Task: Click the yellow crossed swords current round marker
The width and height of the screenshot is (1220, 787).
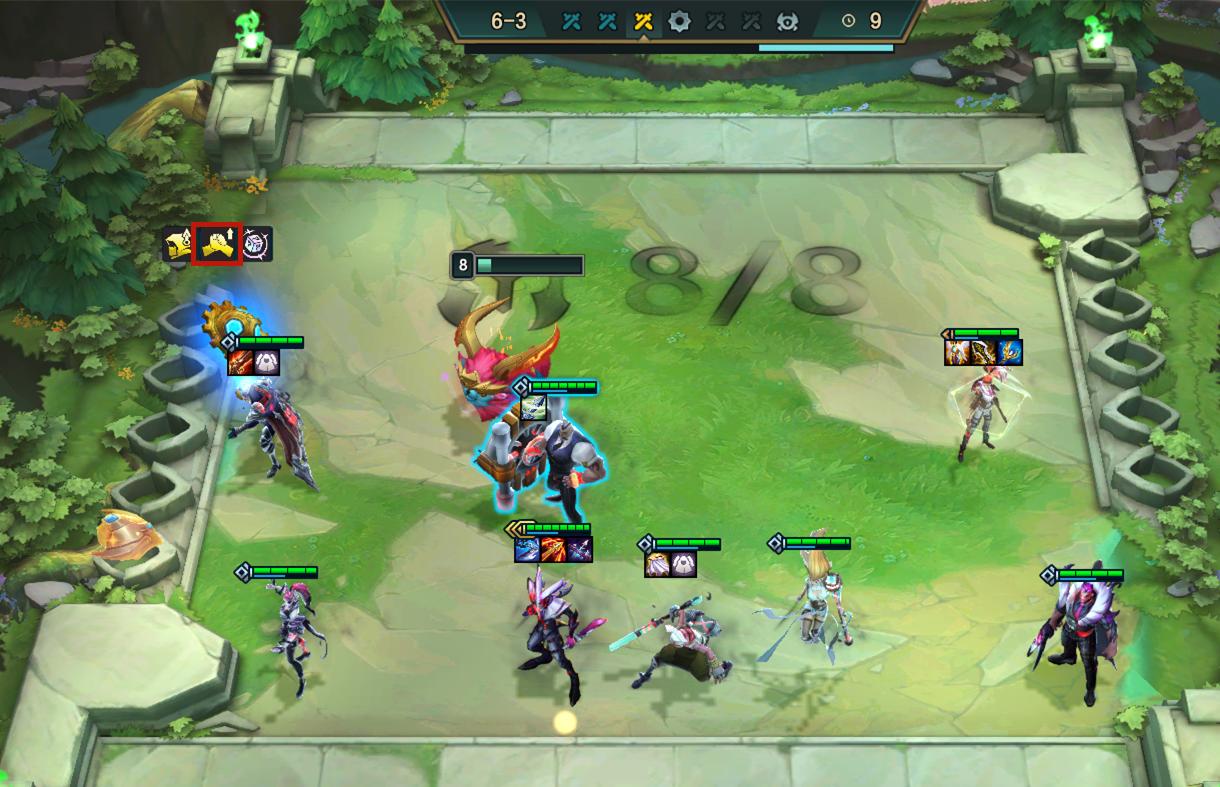Action: pyautogui.click(x=643, y=21)
